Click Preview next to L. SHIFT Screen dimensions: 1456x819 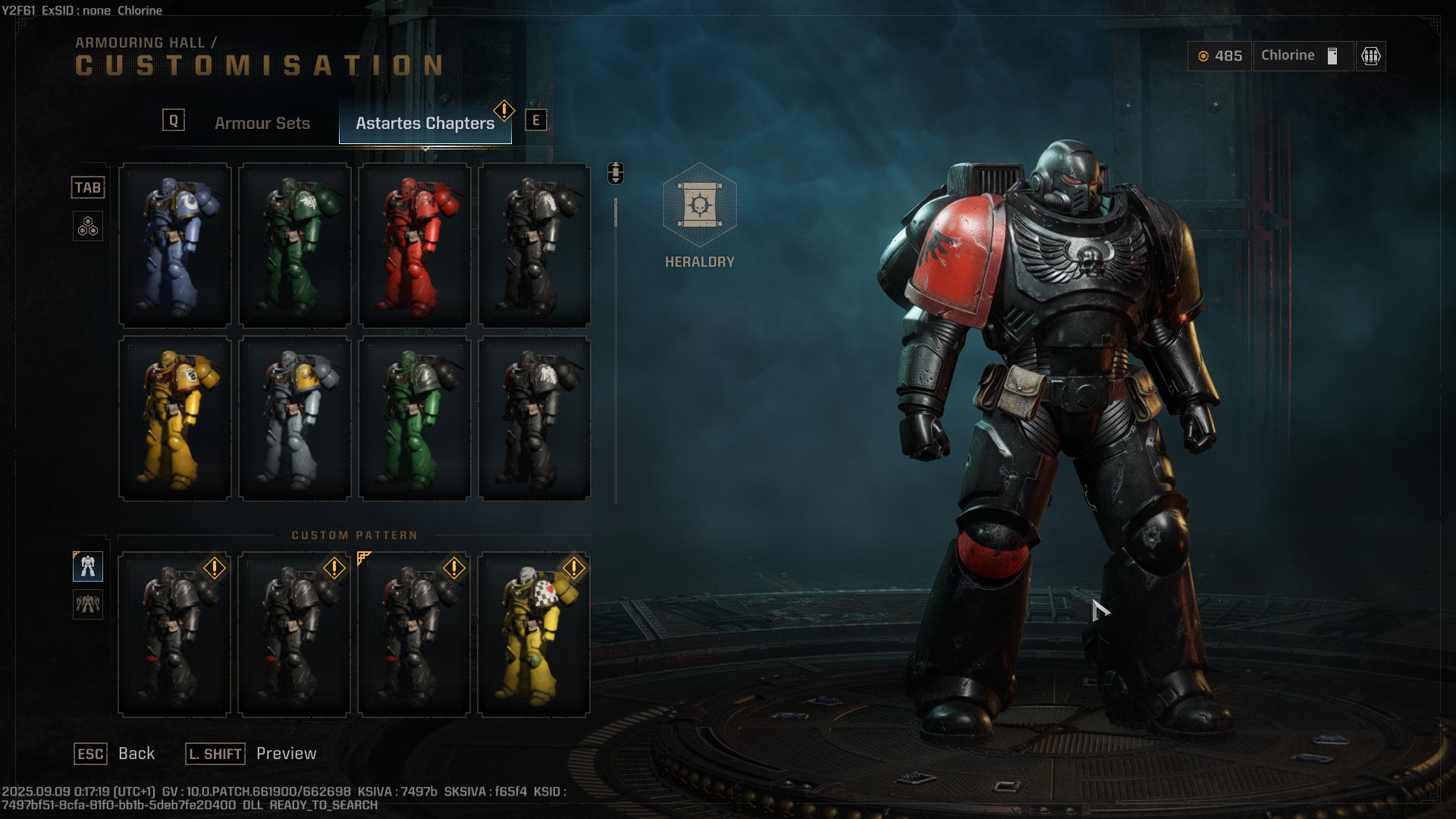click(286, 753)
